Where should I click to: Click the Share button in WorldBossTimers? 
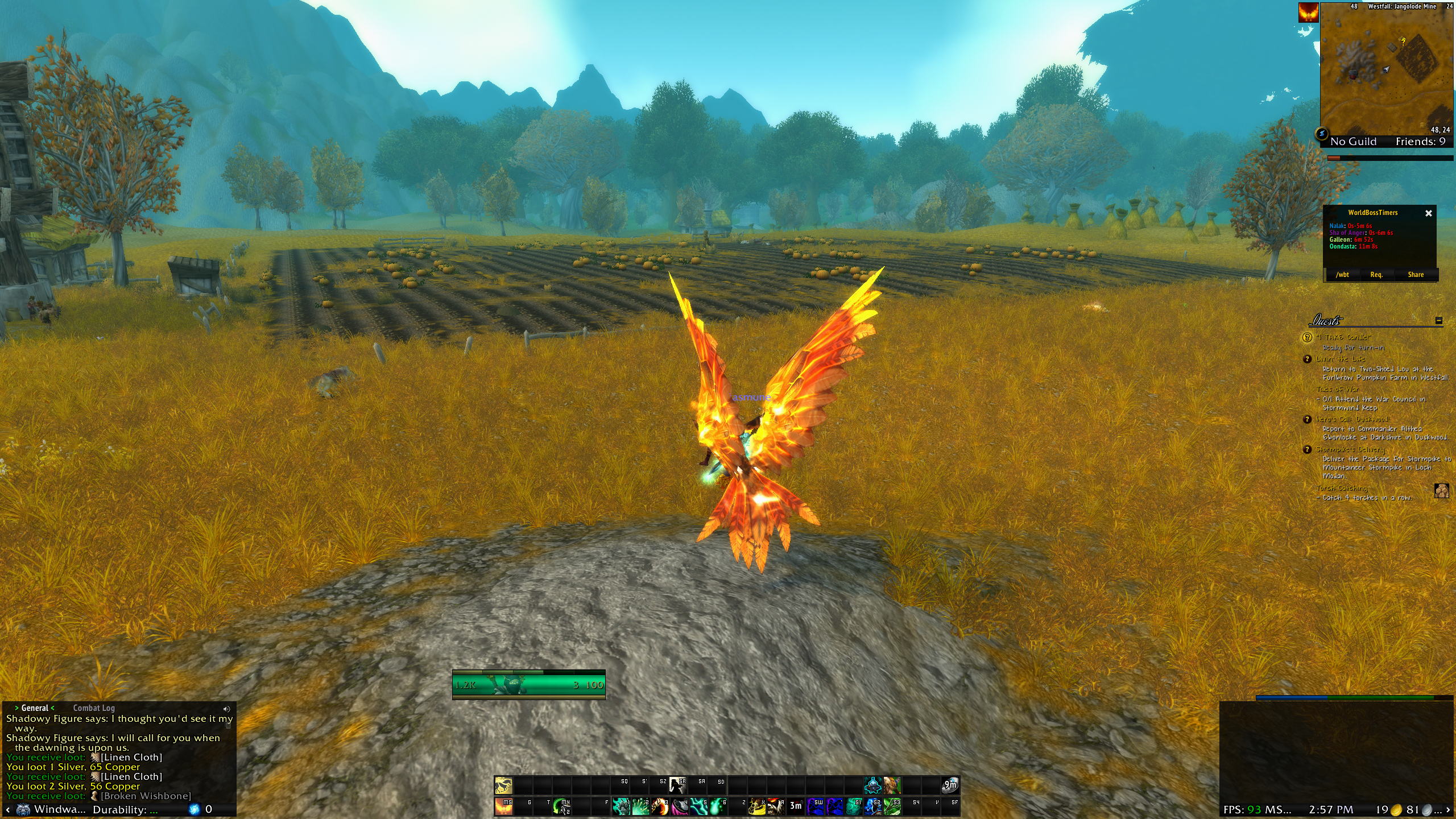tap(1416, 275)
